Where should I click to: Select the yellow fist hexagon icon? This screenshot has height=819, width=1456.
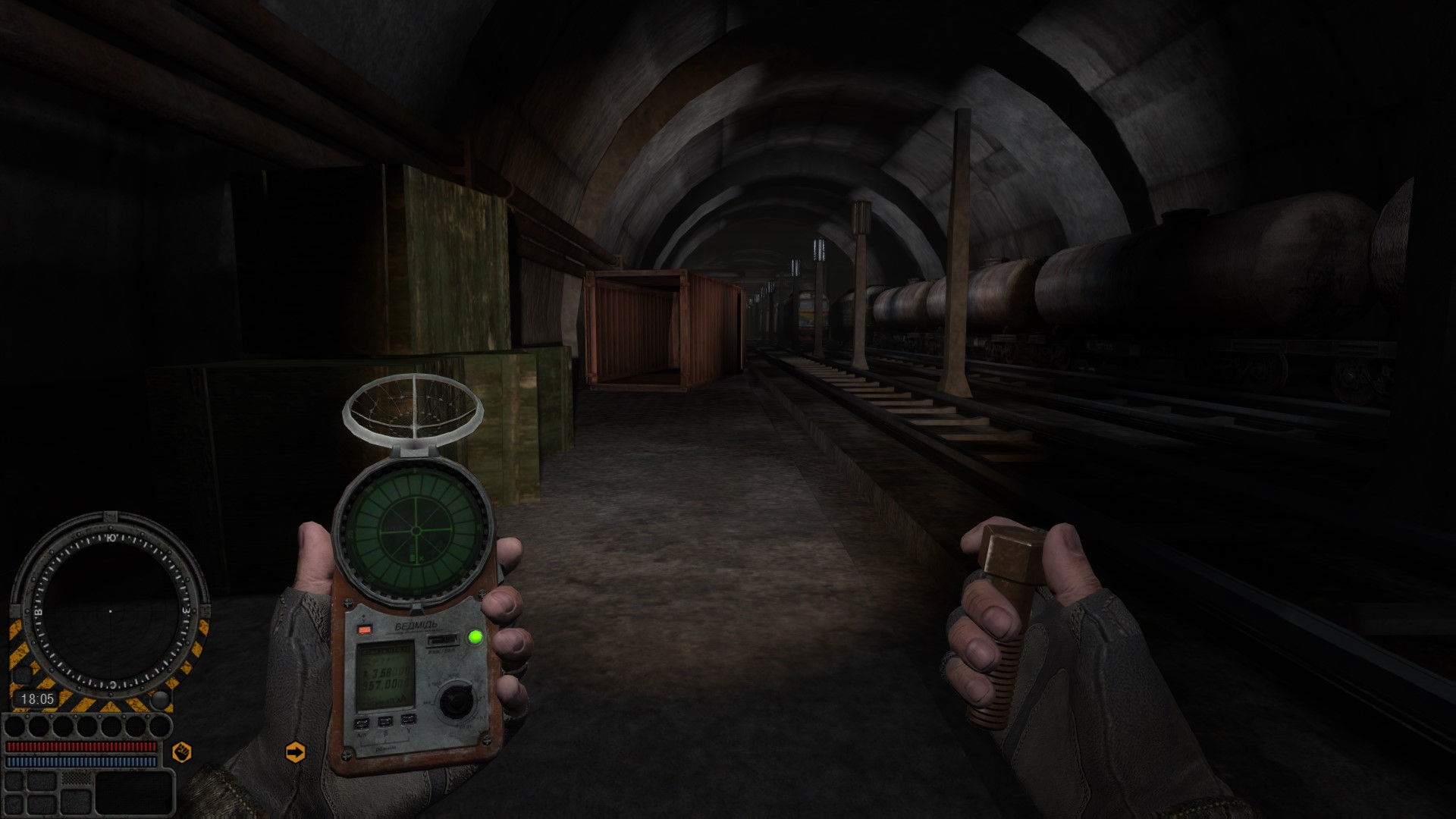[182, 752]
